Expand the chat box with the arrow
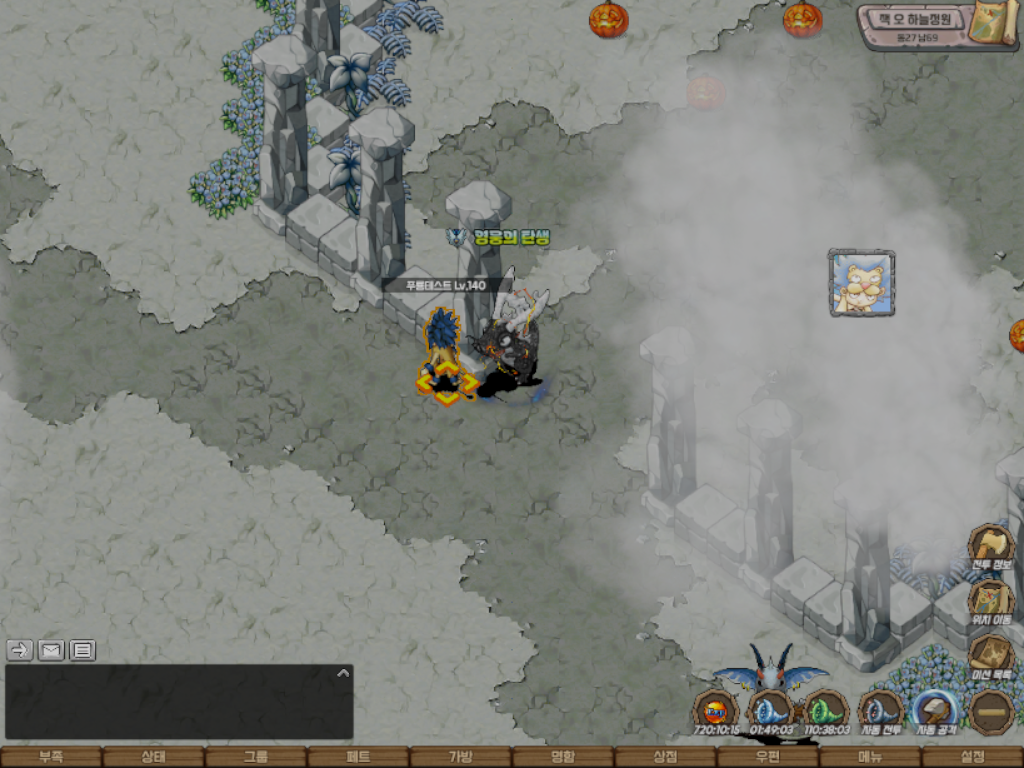 [x=343, y=673]
